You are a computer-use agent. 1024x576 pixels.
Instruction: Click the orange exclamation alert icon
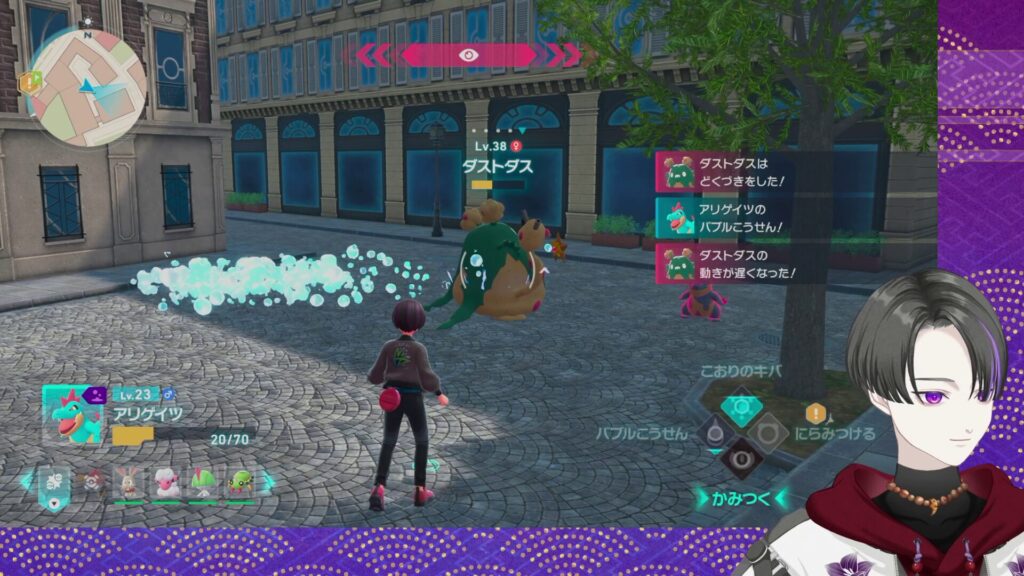pyautogui.click(x=816, y=413)
